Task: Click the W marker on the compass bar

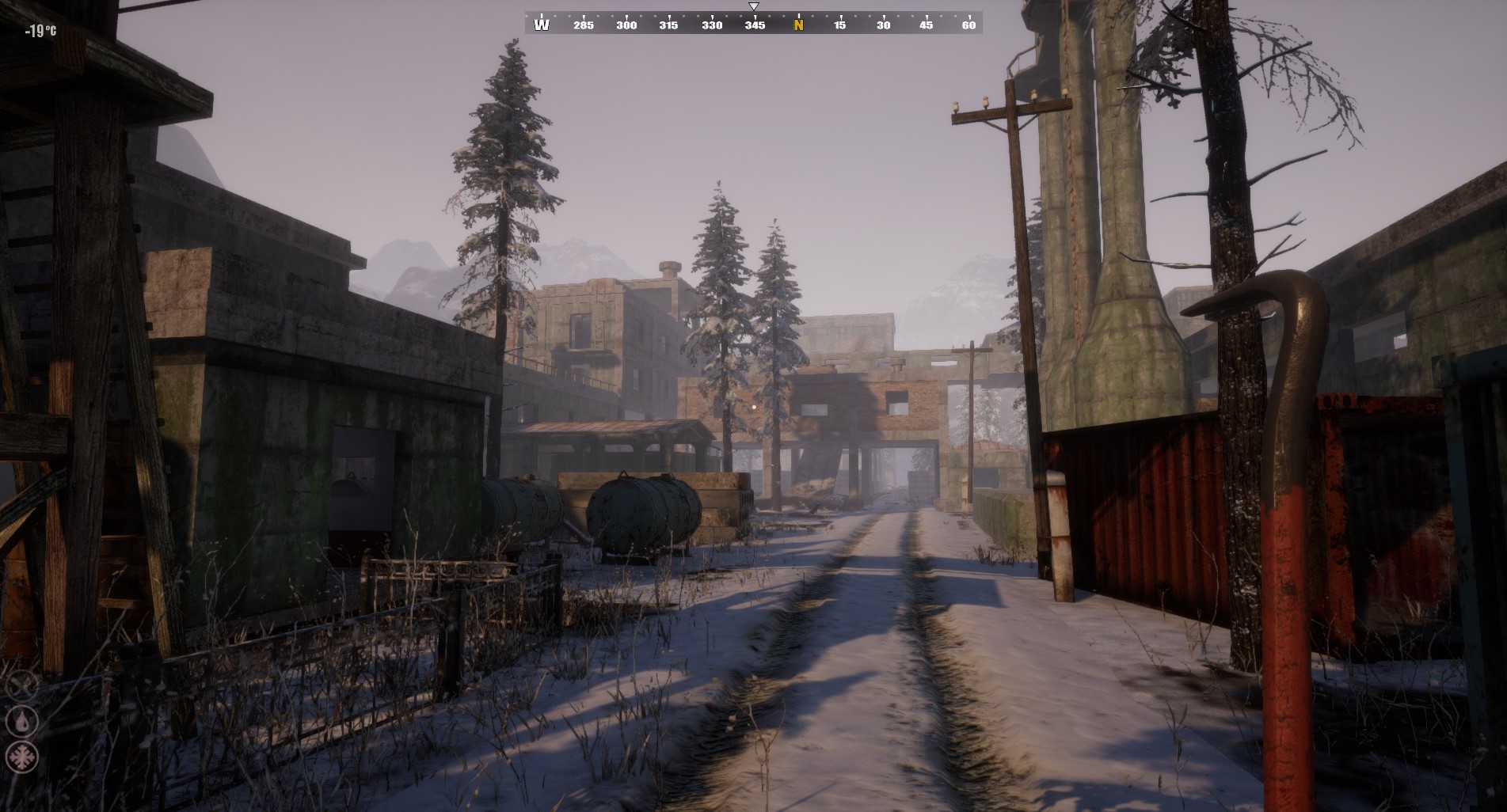Action: click(542, 25)
